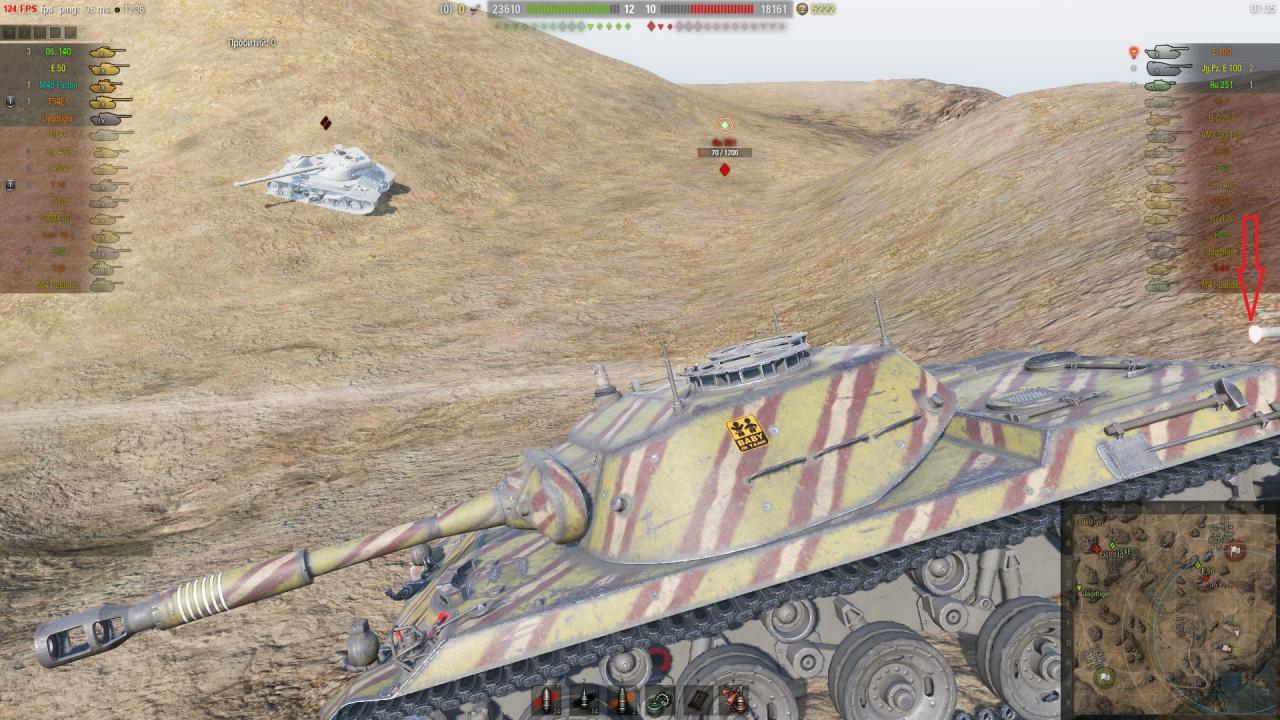
Task: Switch to the second shell type slot
Action: [583, 700]
